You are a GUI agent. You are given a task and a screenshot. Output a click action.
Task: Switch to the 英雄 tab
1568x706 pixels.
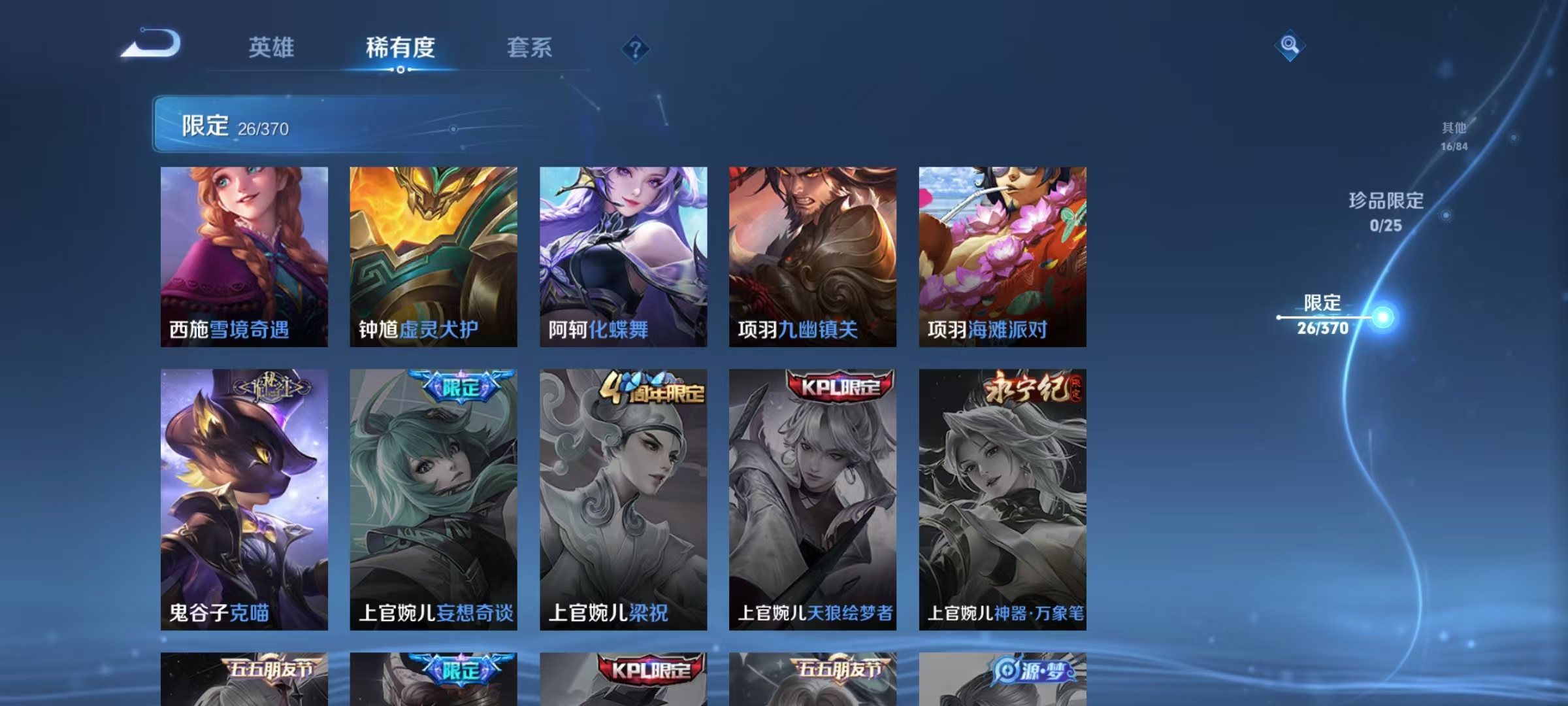[x=272, y=49]
